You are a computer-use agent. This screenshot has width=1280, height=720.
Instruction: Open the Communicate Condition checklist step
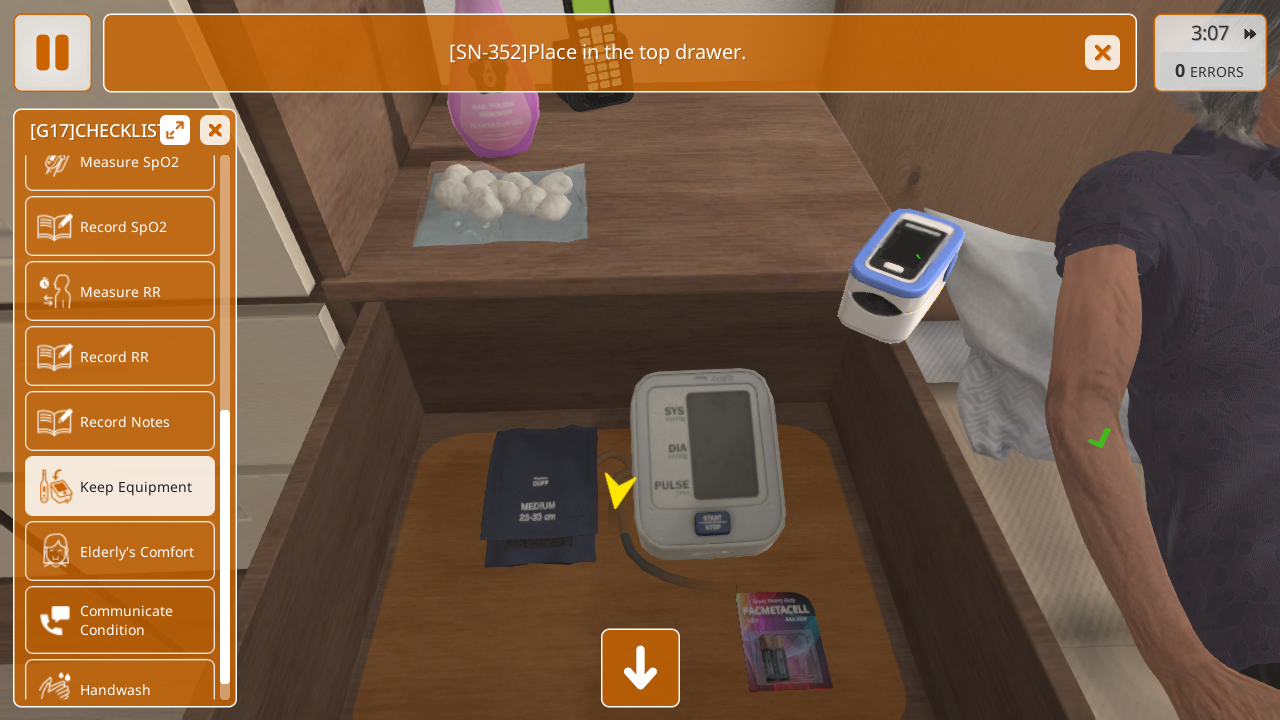click(120, 620)
